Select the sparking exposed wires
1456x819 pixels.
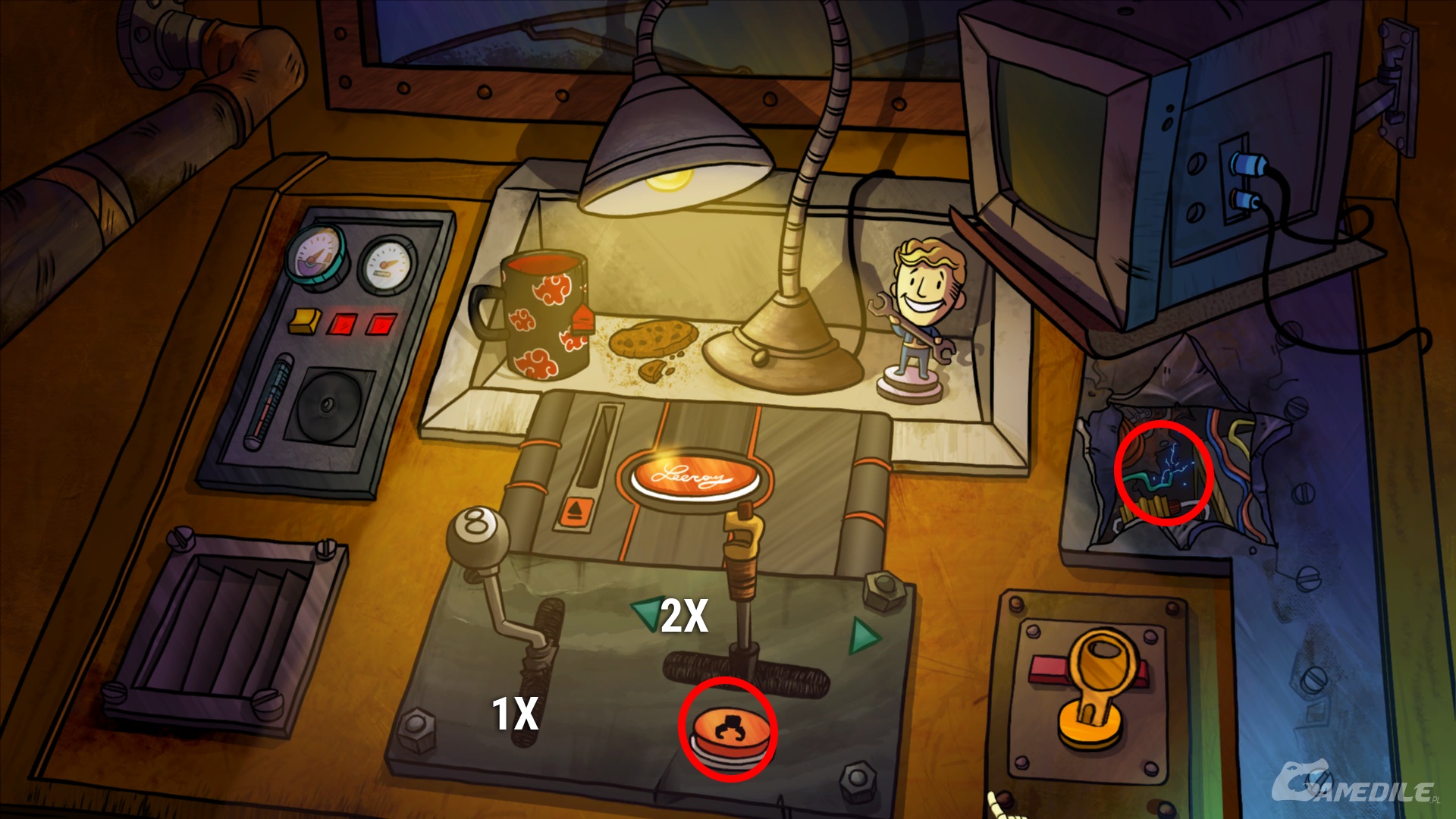tap(1163, 473)
